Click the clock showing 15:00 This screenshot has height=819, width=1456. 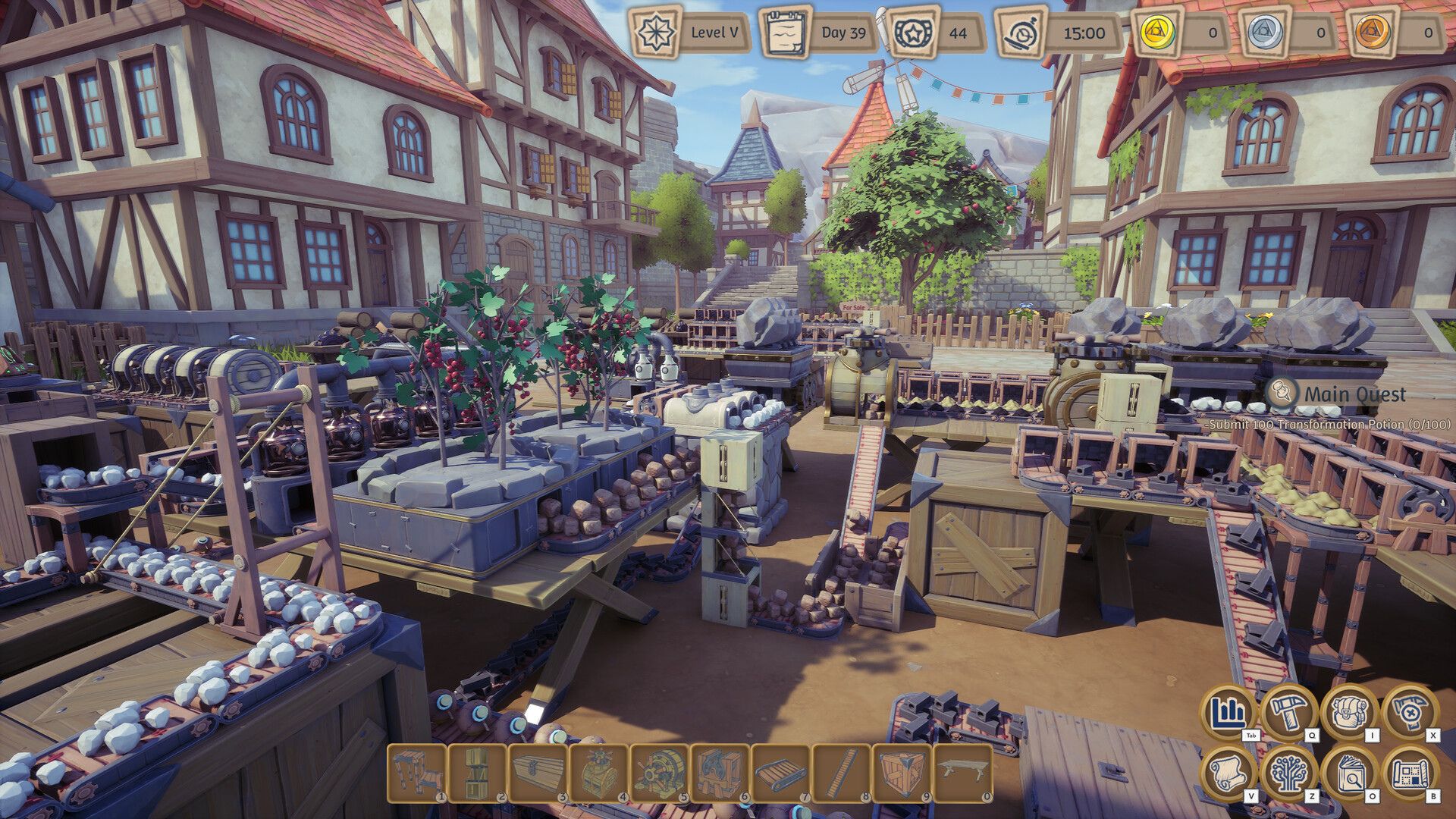coord(1023,32)
